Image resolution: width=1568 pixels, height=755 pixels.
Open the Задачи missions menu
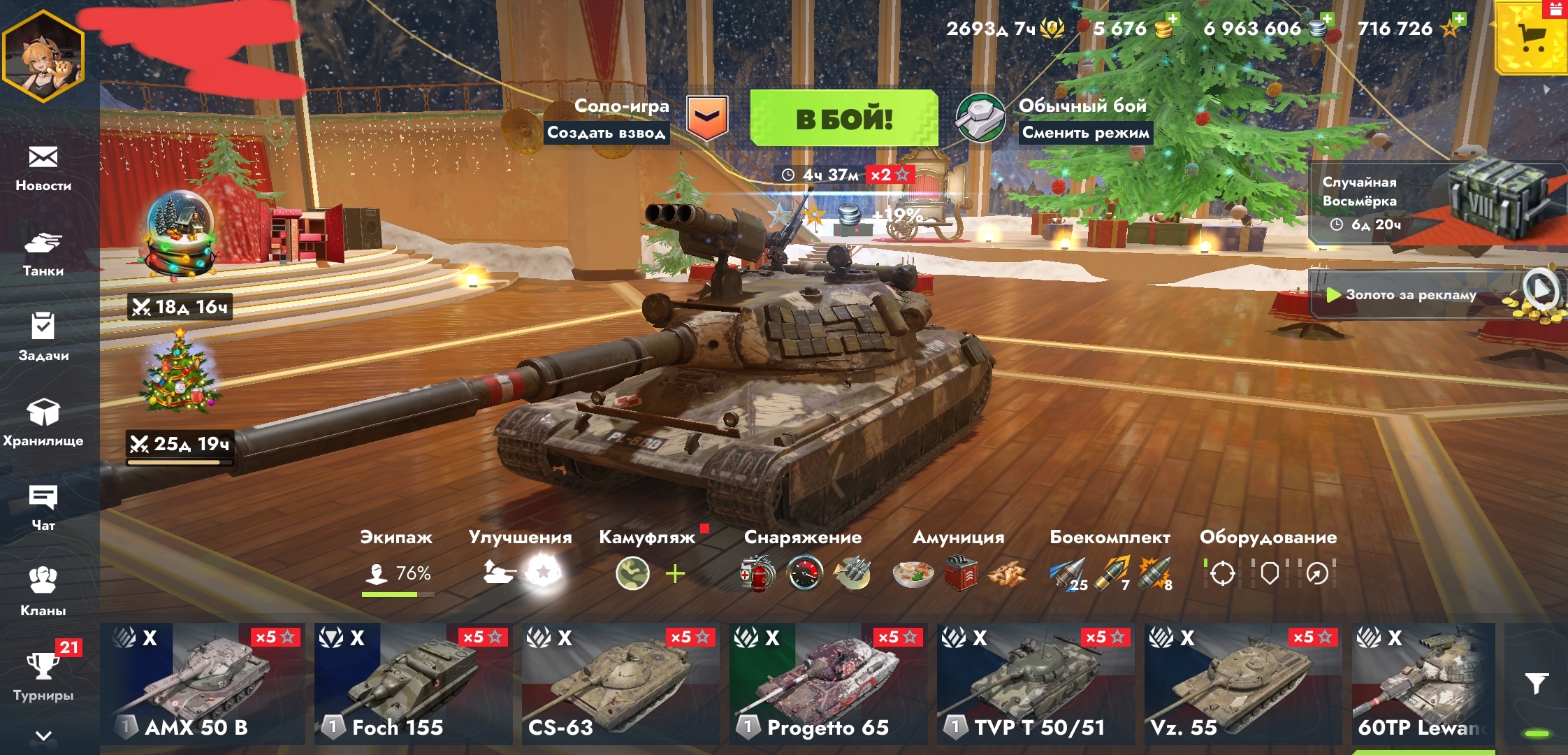[x=43, y=337]
